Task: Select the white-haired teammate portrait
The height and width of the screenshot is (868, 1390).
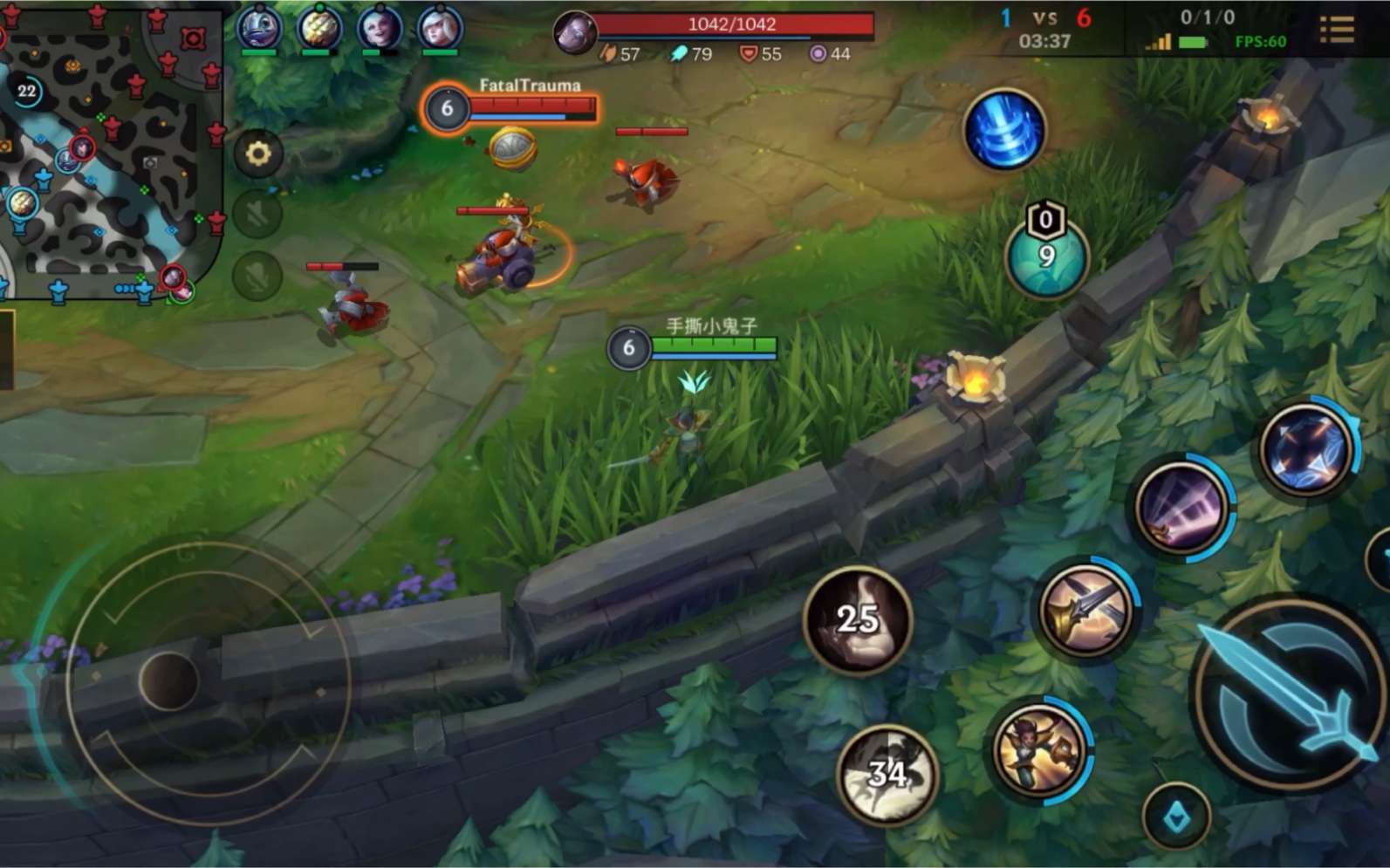Action: [439, 29]
